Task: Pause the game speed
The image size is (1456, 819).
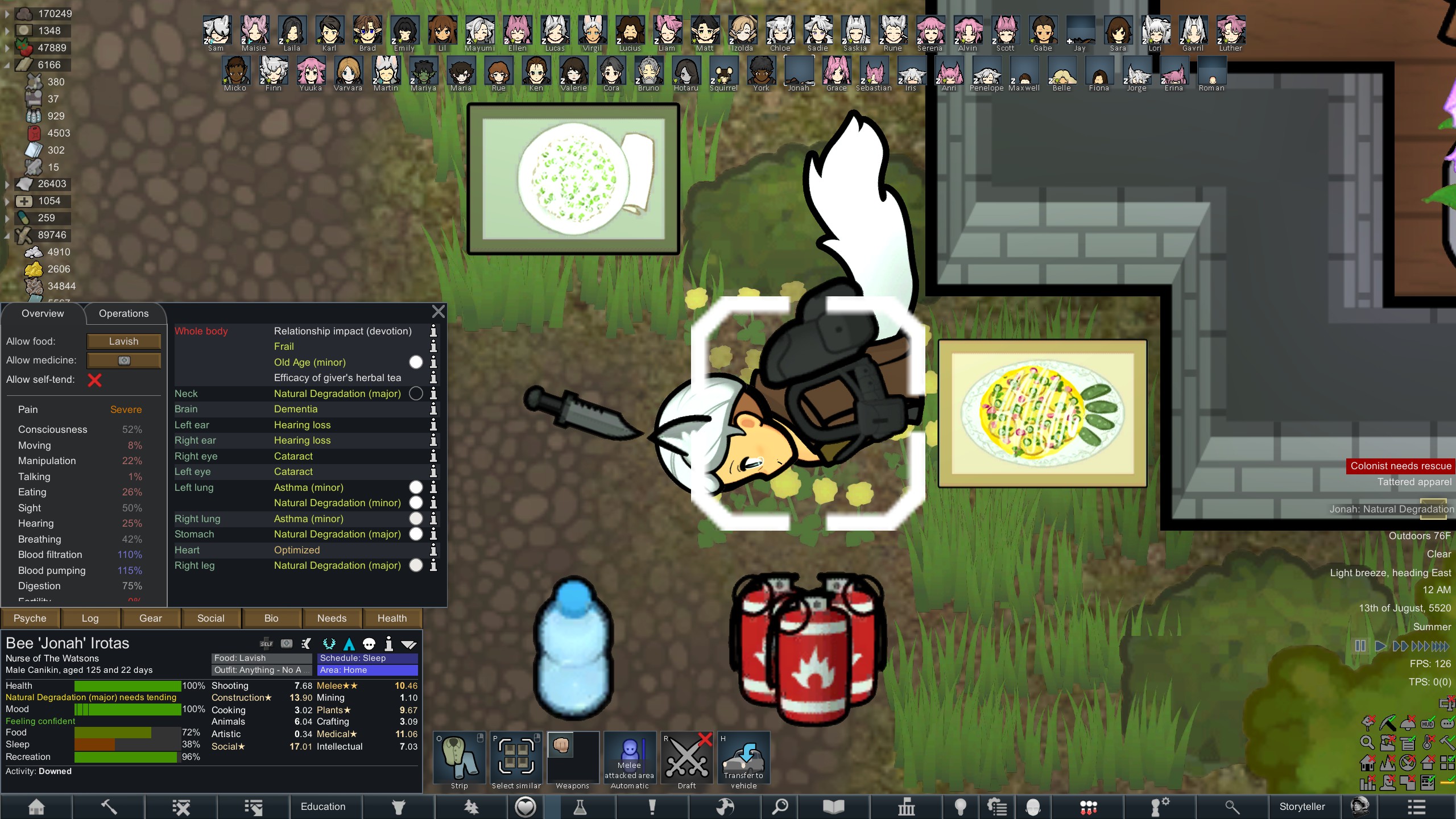Action: [x=1360, y=646]
